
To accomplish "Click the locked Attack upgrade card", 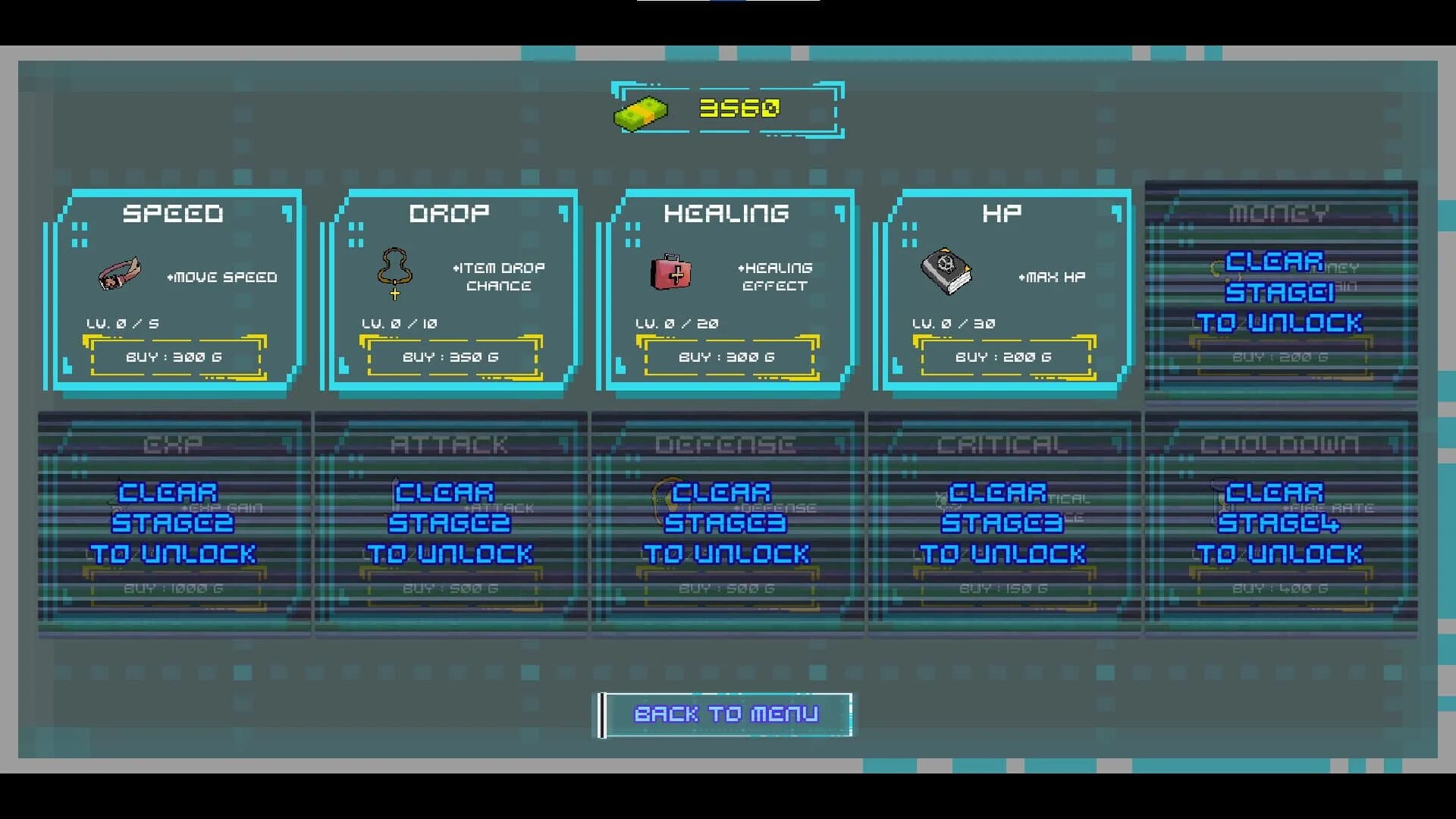I will 450,523.
